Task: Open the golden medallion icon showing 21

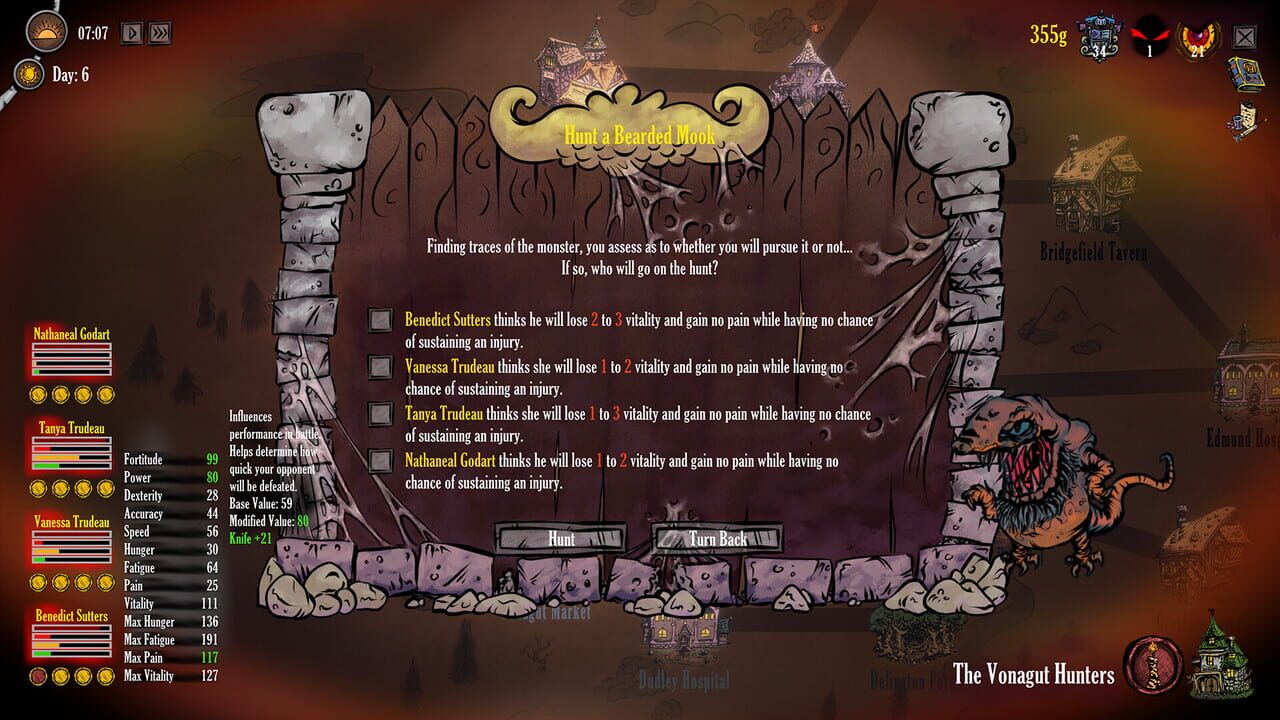Action: [1197, 38]
